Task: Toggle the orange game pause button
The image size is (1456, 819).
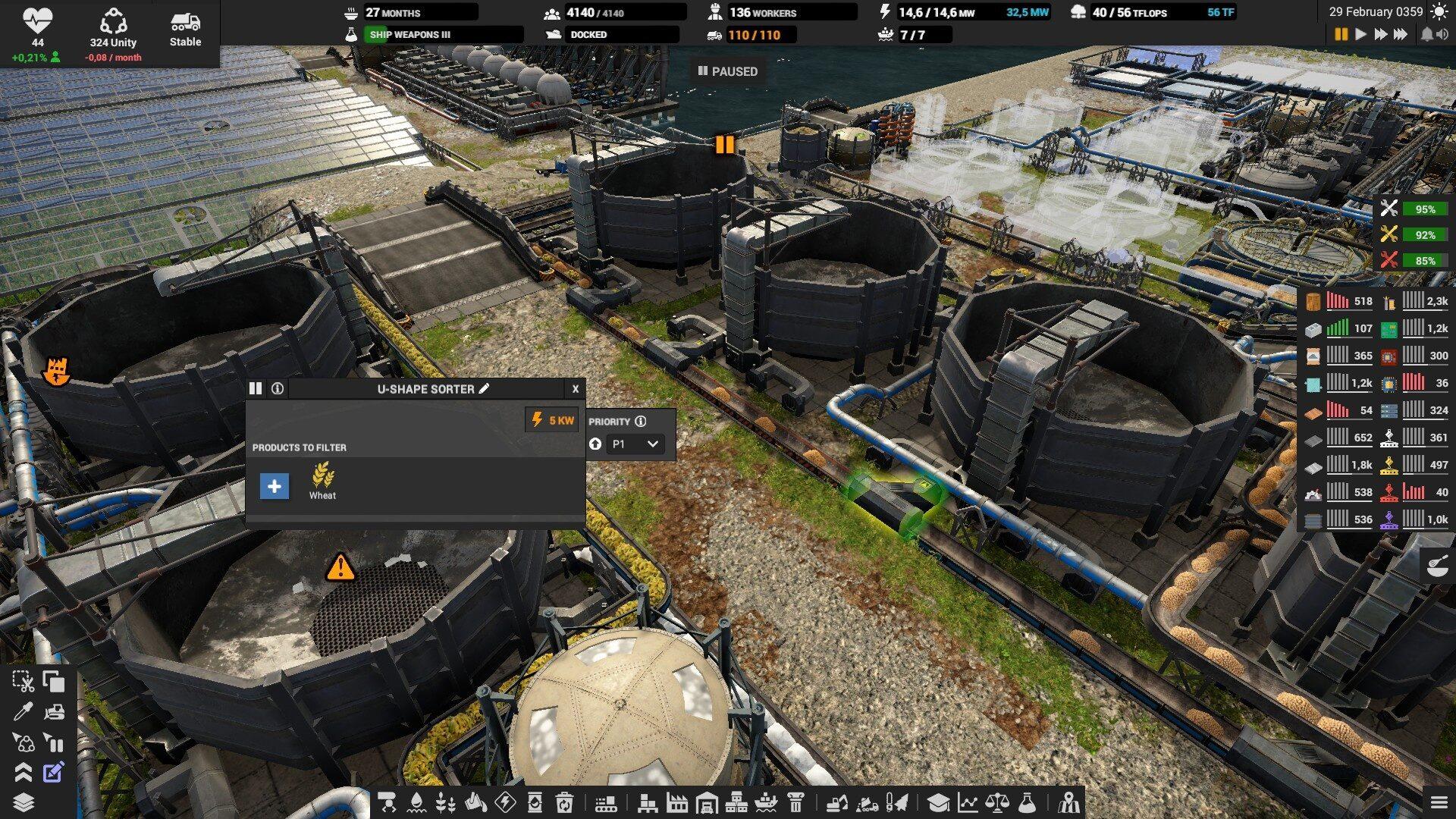Action: click(x=1341, y=34)
